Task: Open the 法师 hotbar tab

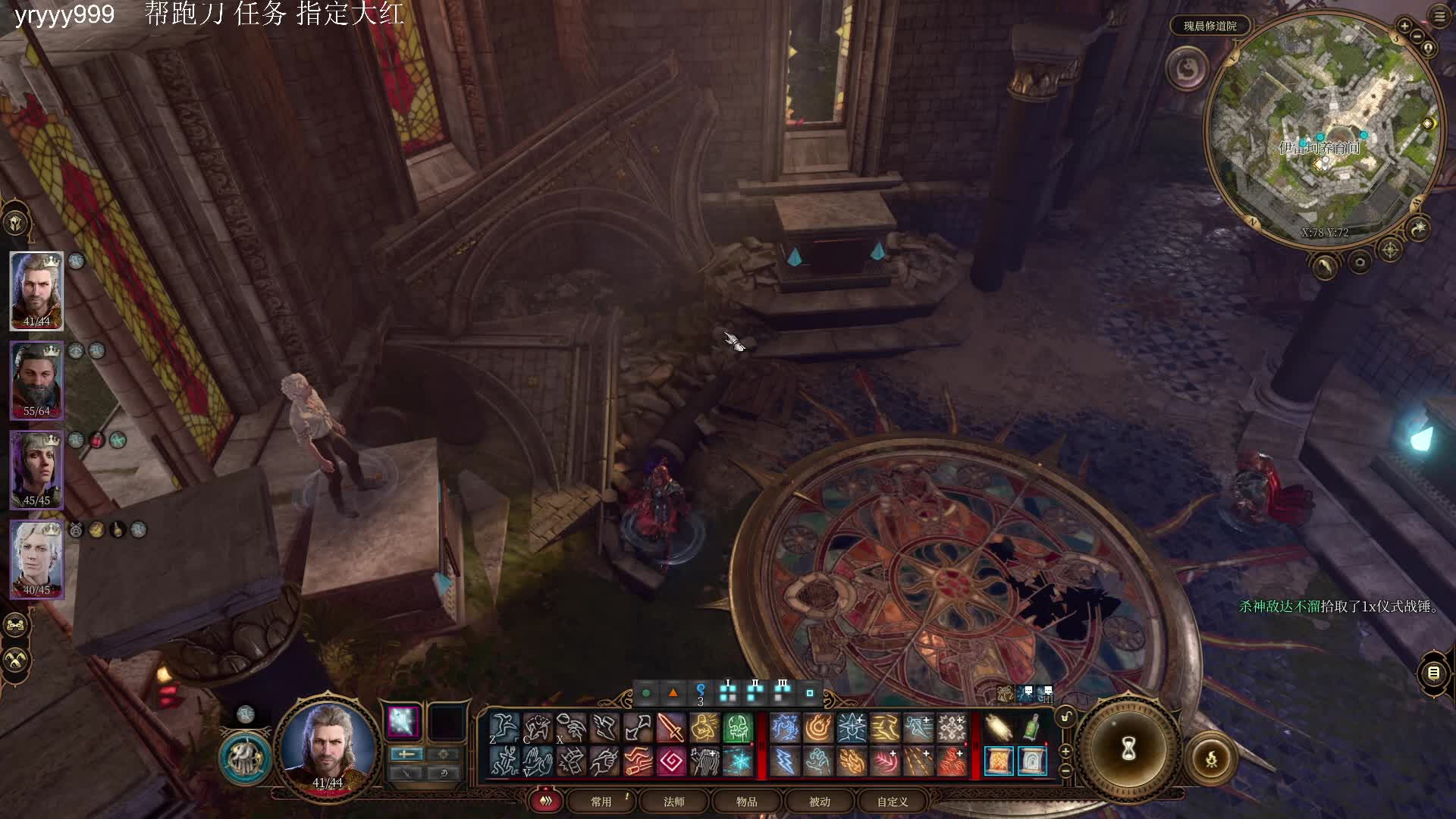Action: (x=674, y=802)
